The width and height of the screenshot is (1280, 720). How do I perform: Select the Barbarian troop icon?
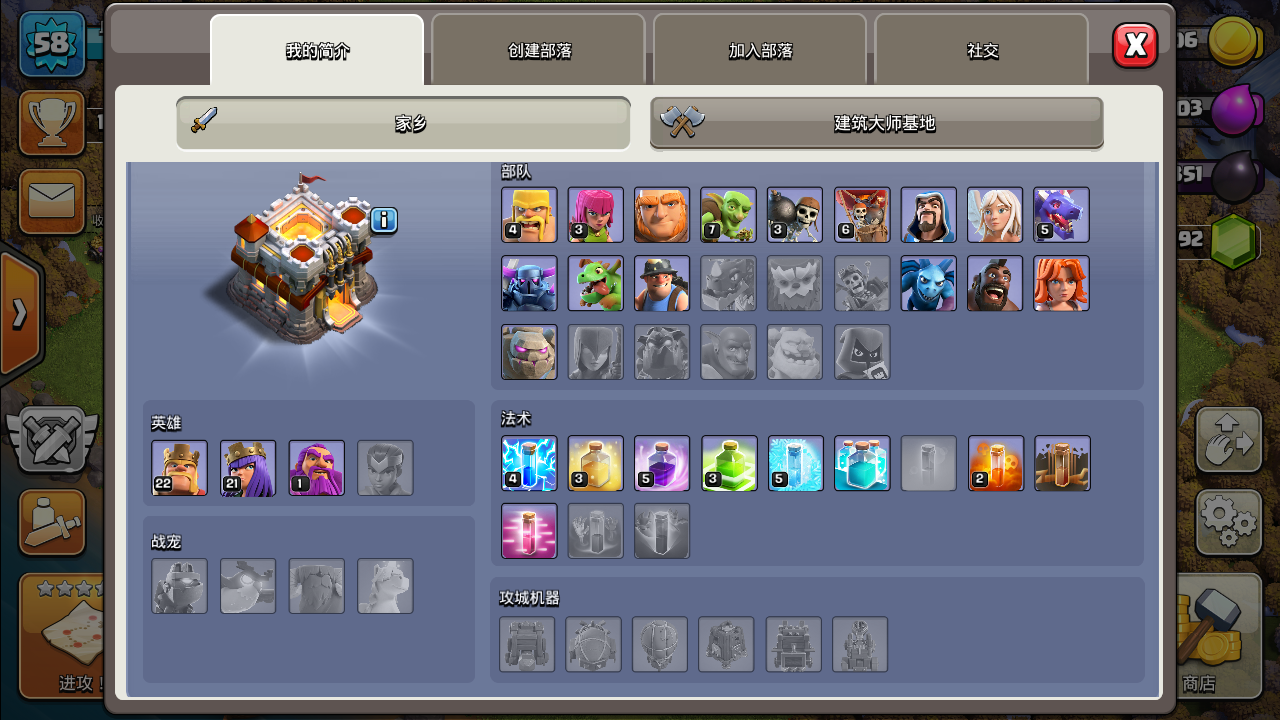529,214
